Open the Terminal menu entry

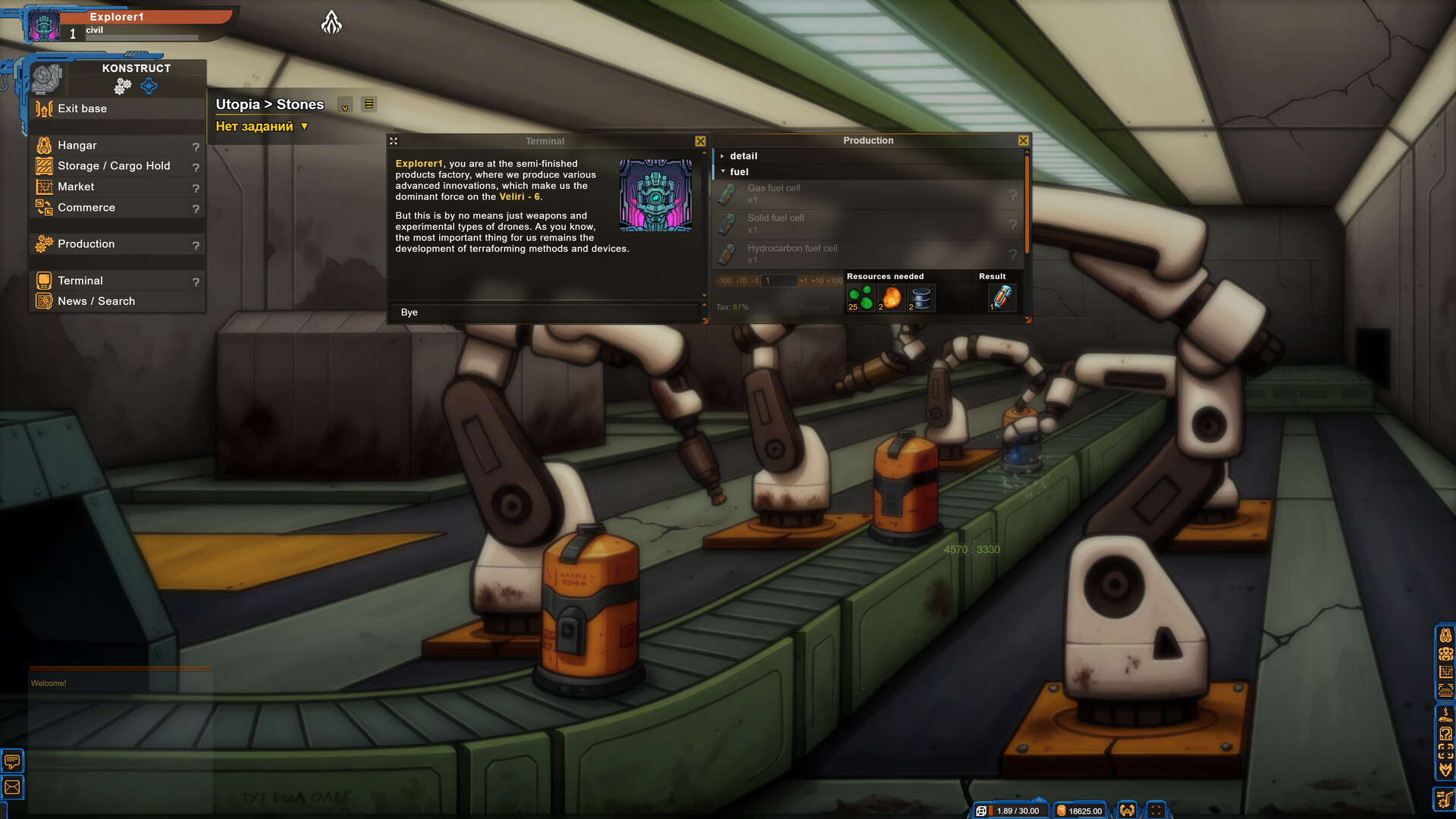click(x=80, y=281)
